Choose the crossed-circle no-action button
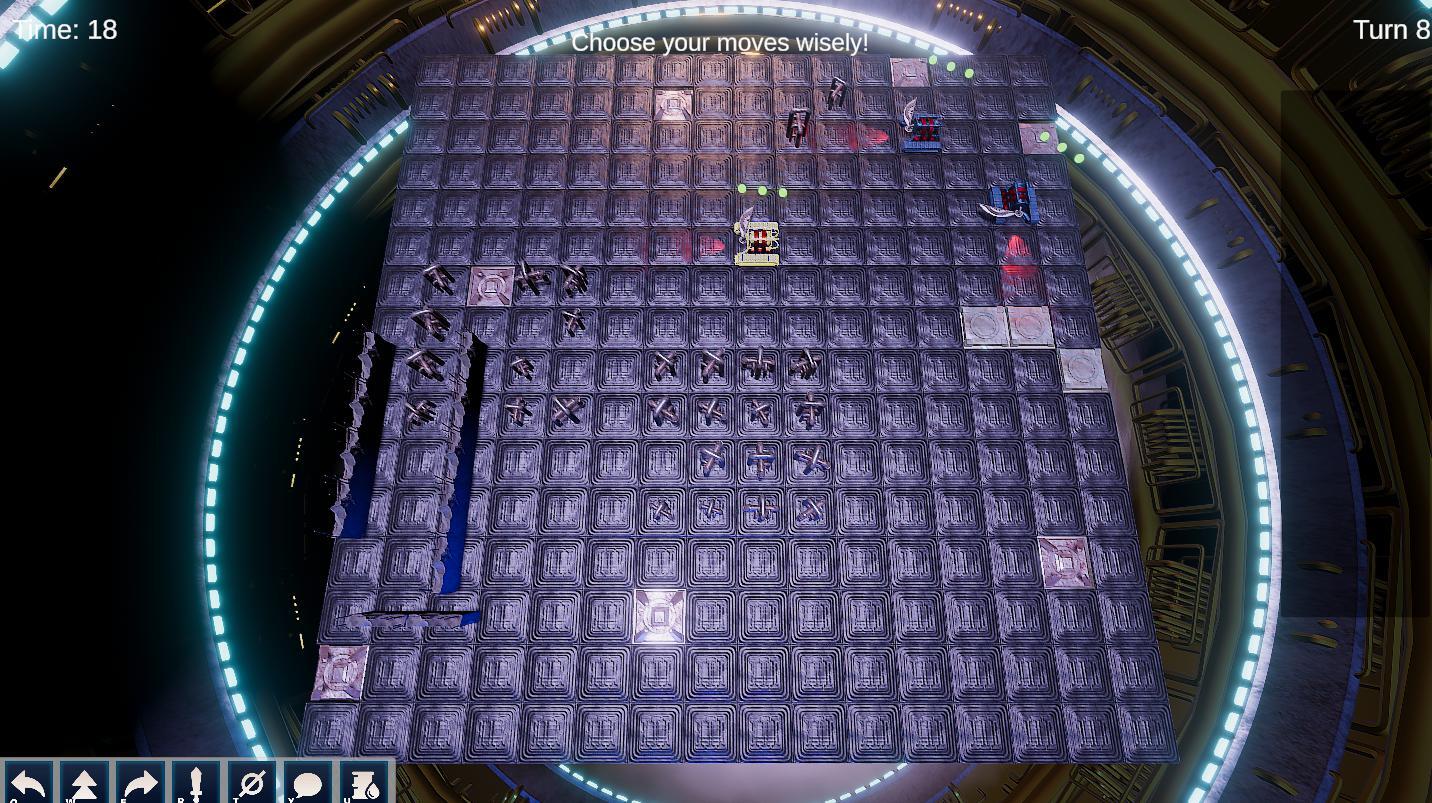The image size is (1432, 803). (252, 783)
